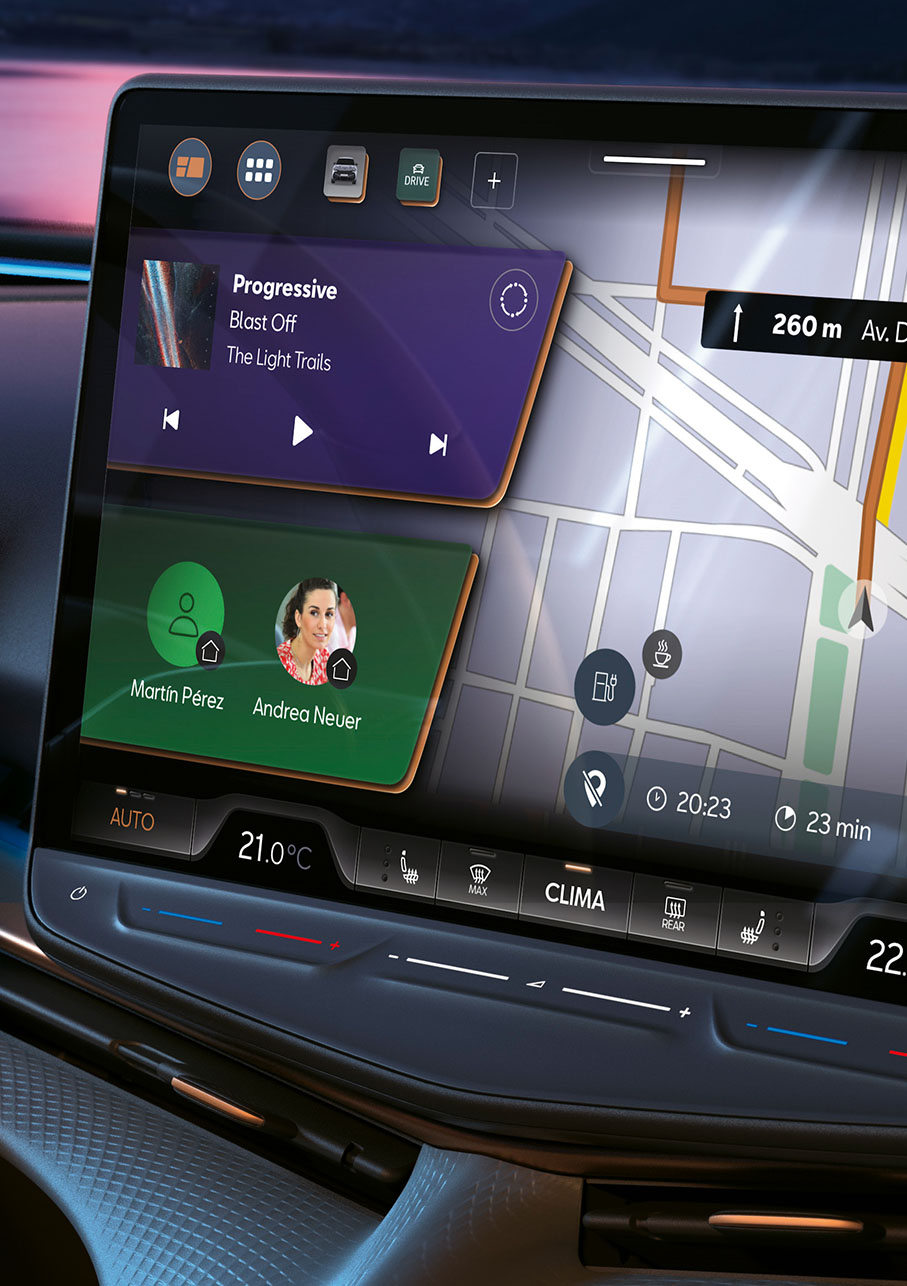Screen dimensions: 907x1286
Task: Add a new shortcut with plus button
Action: click(x=494, y=181)
